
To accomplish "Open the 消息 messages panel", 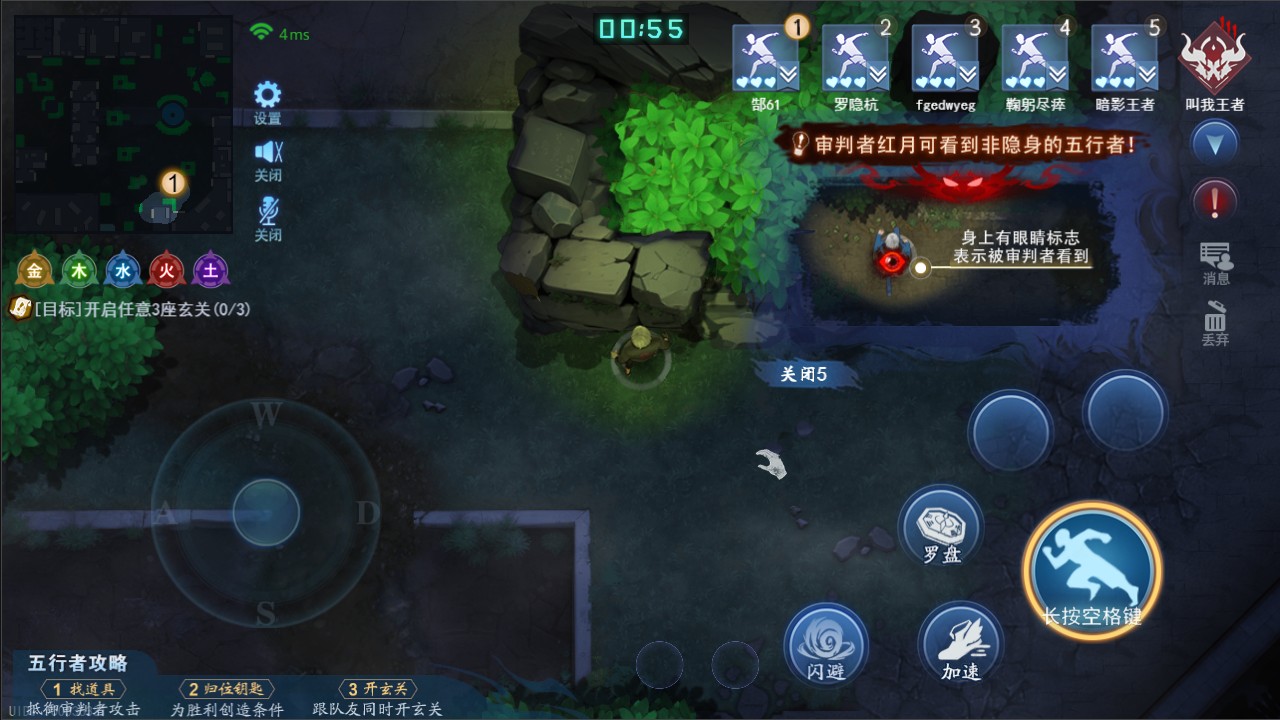I will pos(1216,262).
